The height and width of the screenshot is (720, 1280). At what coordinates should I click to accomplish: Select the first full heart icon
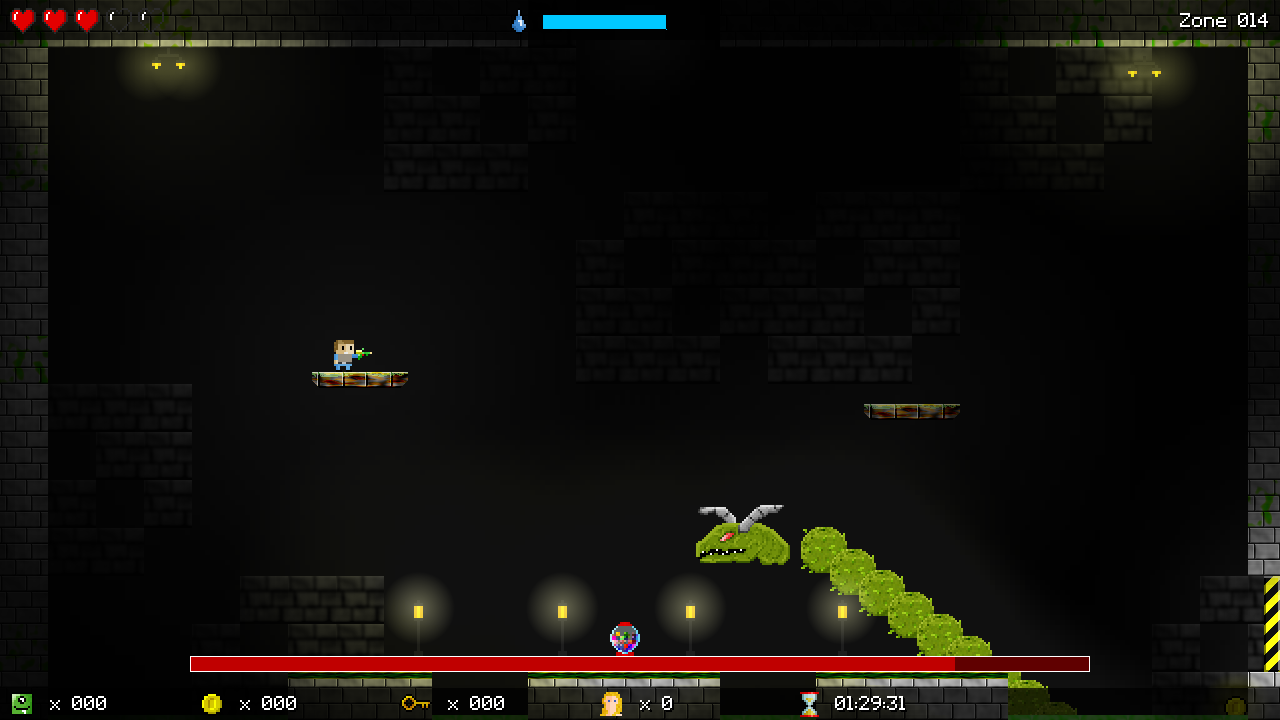tap(23, 20)
